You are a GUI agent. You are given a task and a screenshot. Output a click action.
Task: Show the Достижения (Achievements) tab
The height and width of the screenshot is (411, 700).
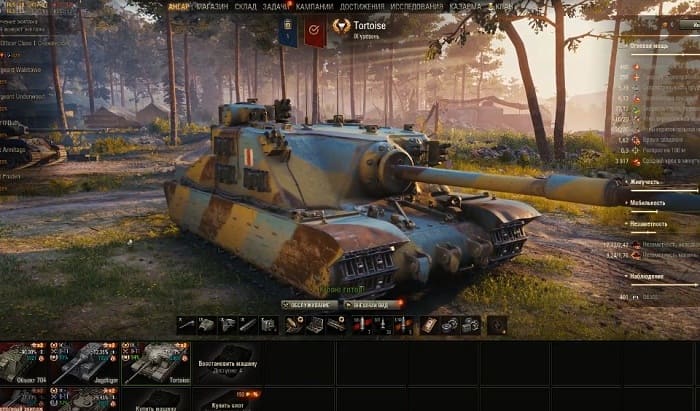coord(362,6)
